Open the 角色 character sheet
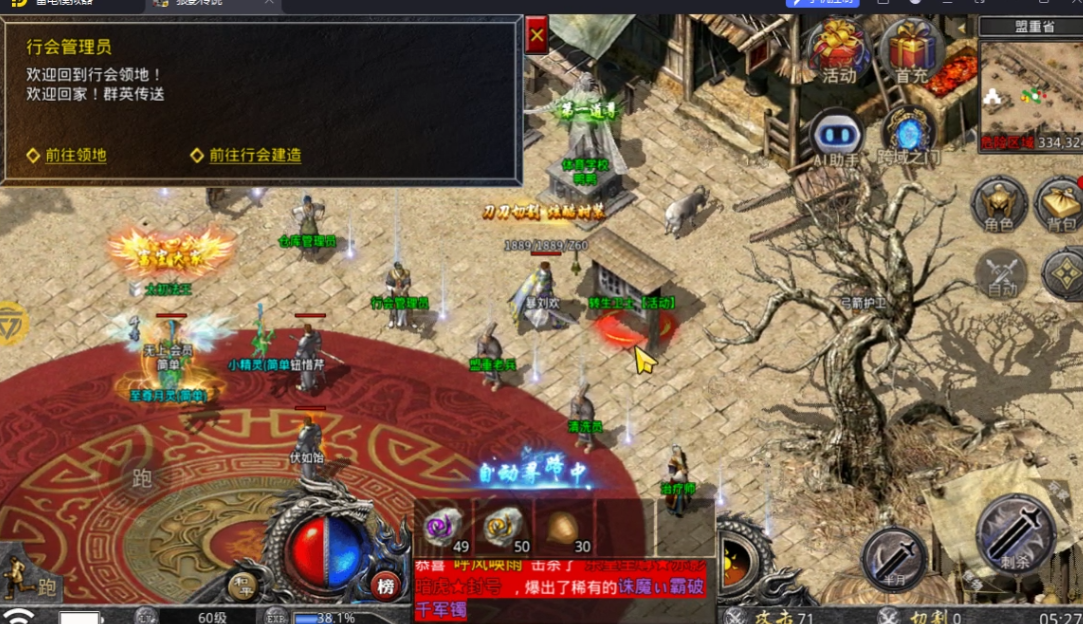This screenshot has height=624, width=1083. pos(999,205)
